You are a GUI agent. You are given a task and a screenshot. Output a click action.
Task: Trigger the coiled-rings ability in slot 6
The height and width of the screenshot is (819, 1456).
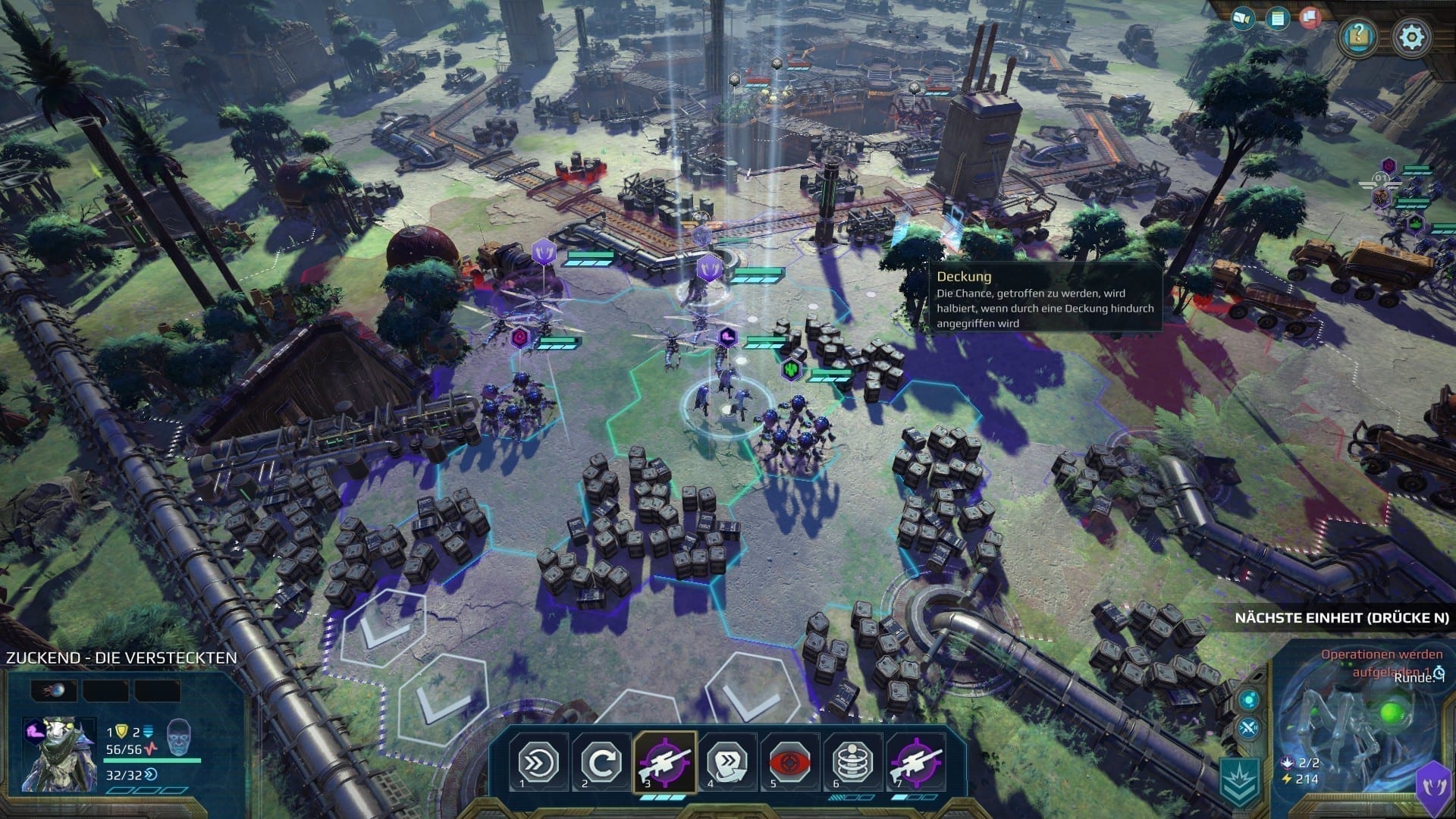(x=853, y=762)
